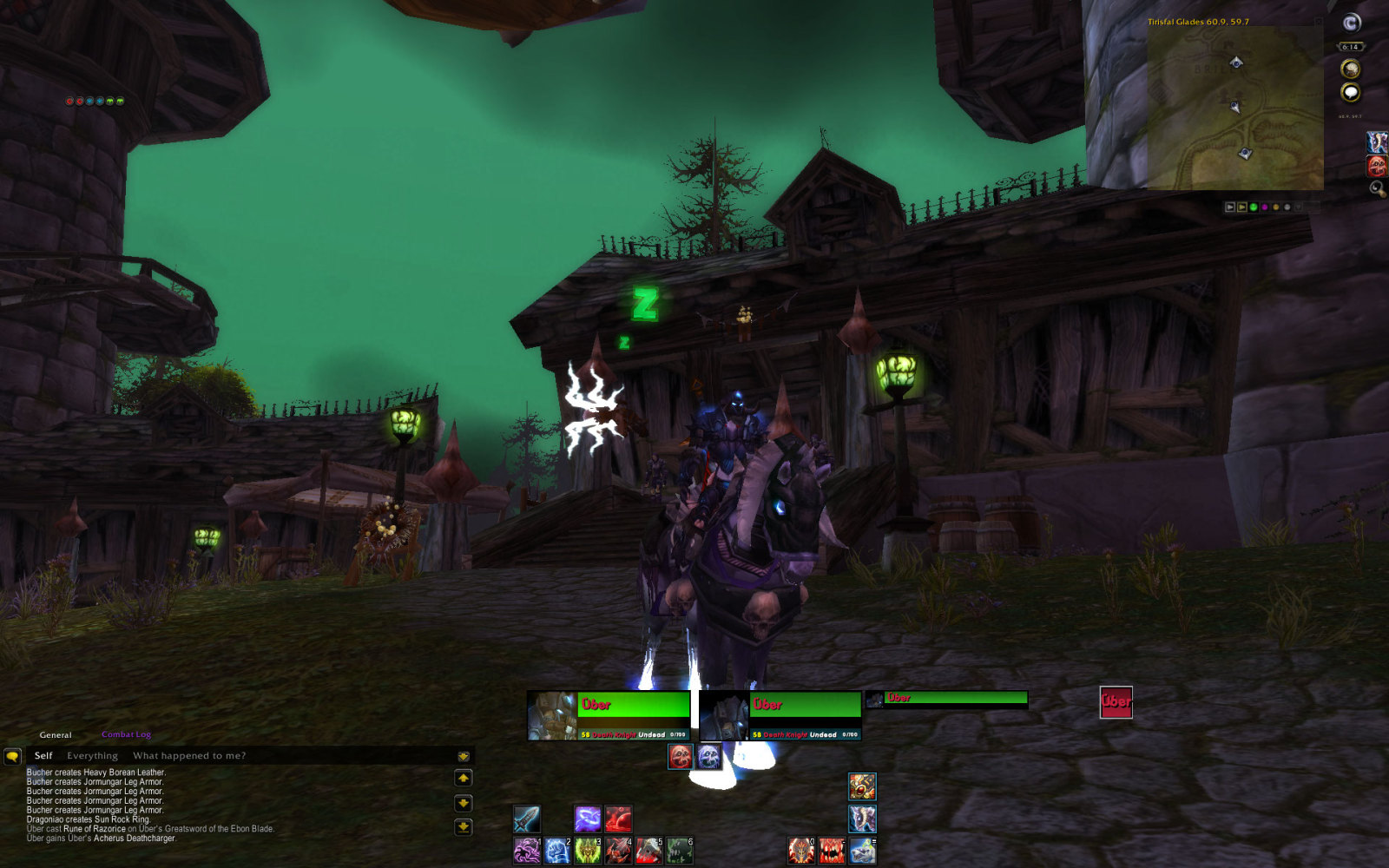Click the red Über focus frame button
Screen dimensions: 1389x868
click(1116, 701)
